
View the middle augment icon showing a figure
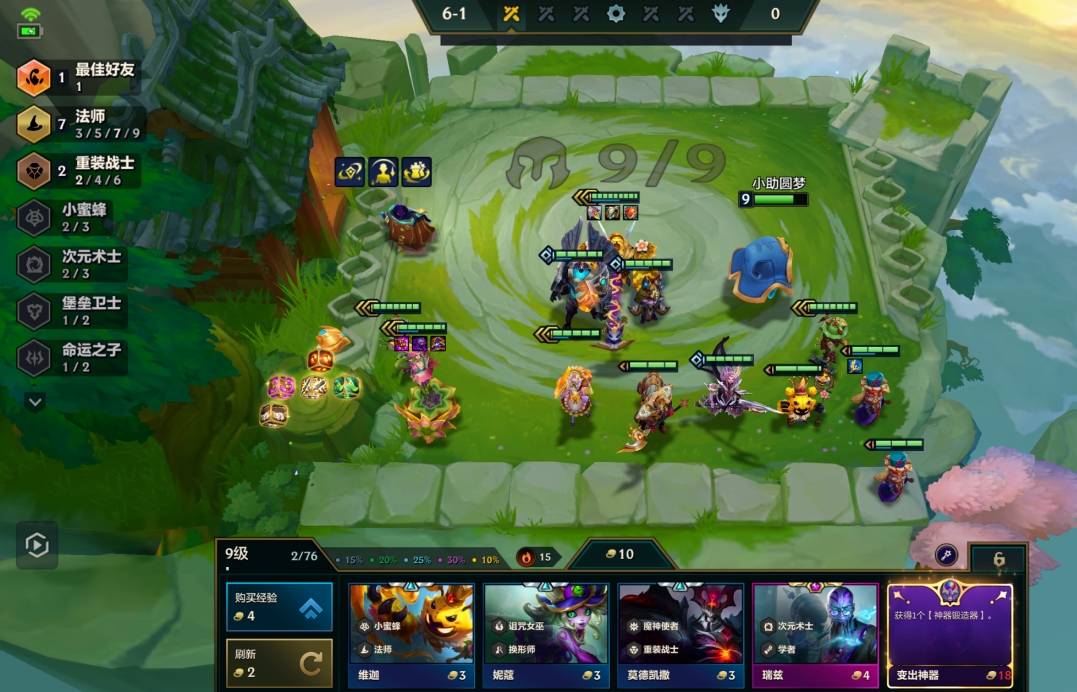coord(383,172)
